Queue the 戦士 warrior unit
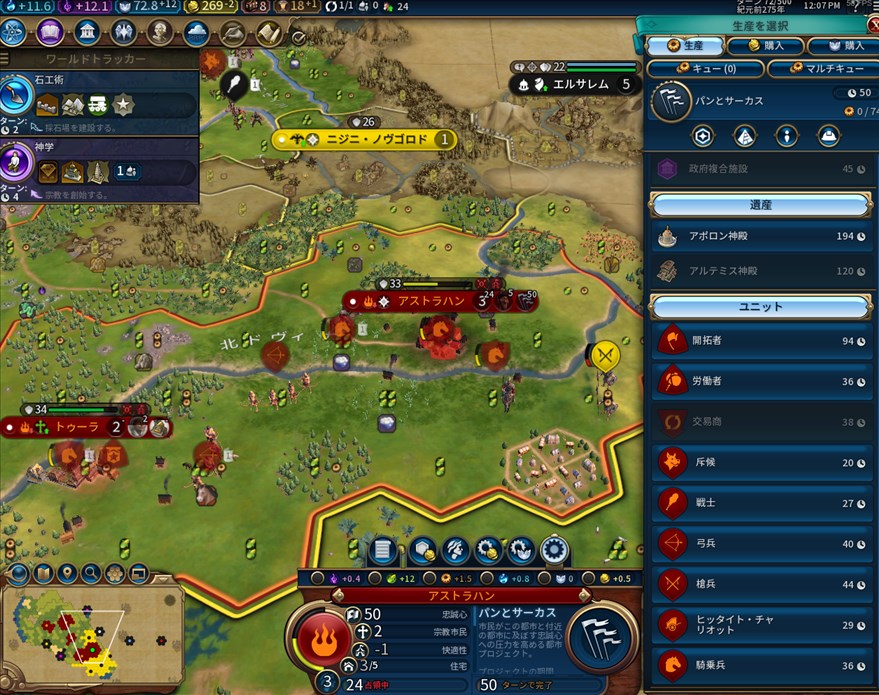879x695 pixels. pos(760,503)
